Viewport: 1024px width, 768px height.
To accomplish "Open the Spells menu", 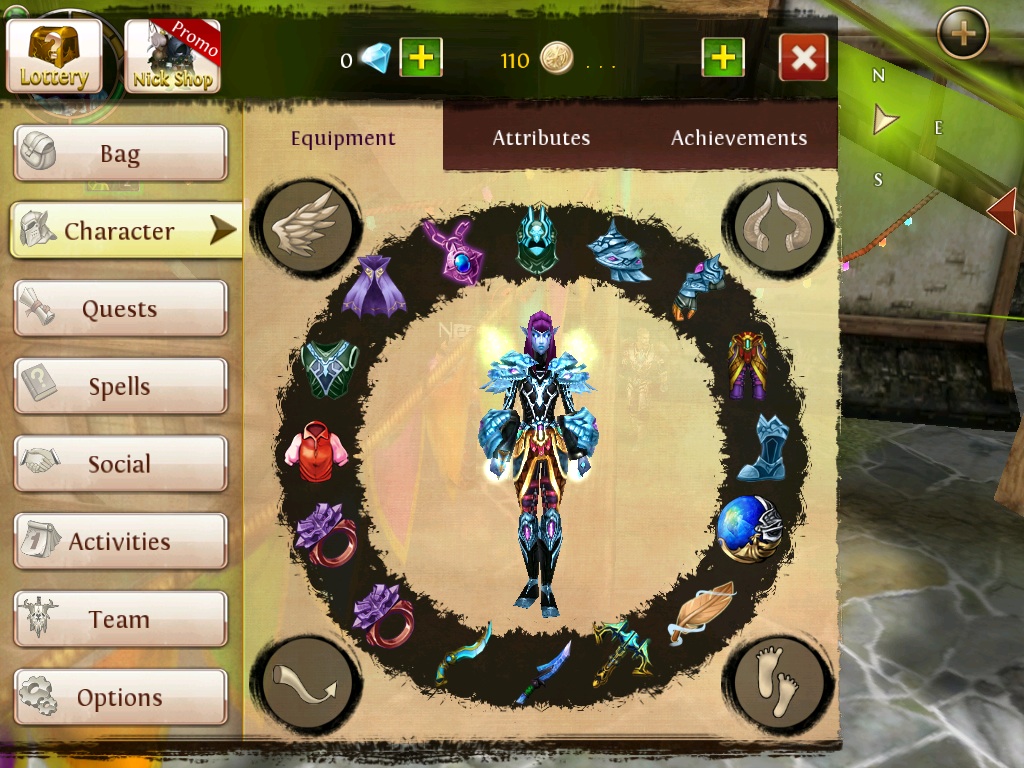I will pyautogui.click(x=120, y=387).
